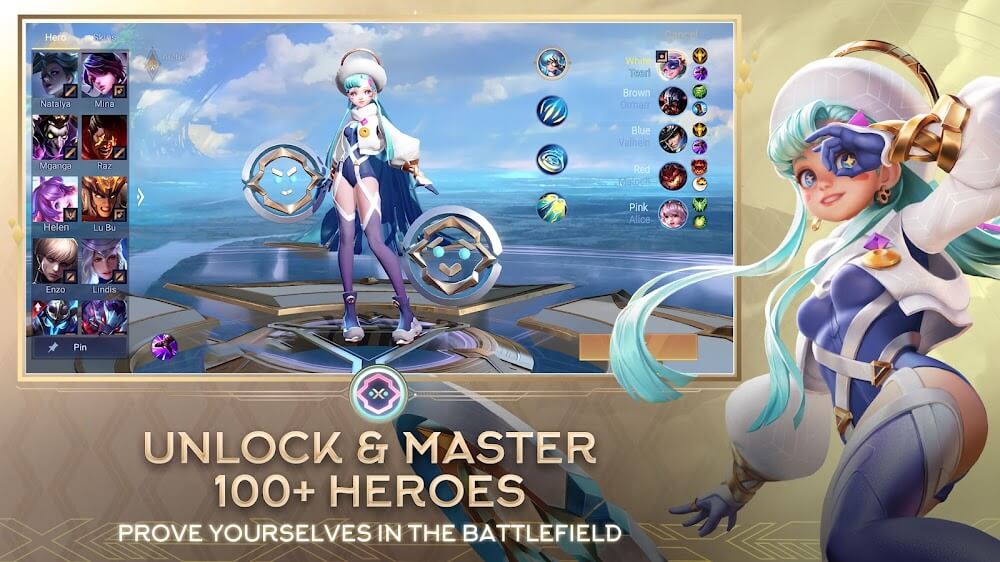Select the Enzo hero portrait
Viewport: 1000px width, 562px height.
[55, 261]
